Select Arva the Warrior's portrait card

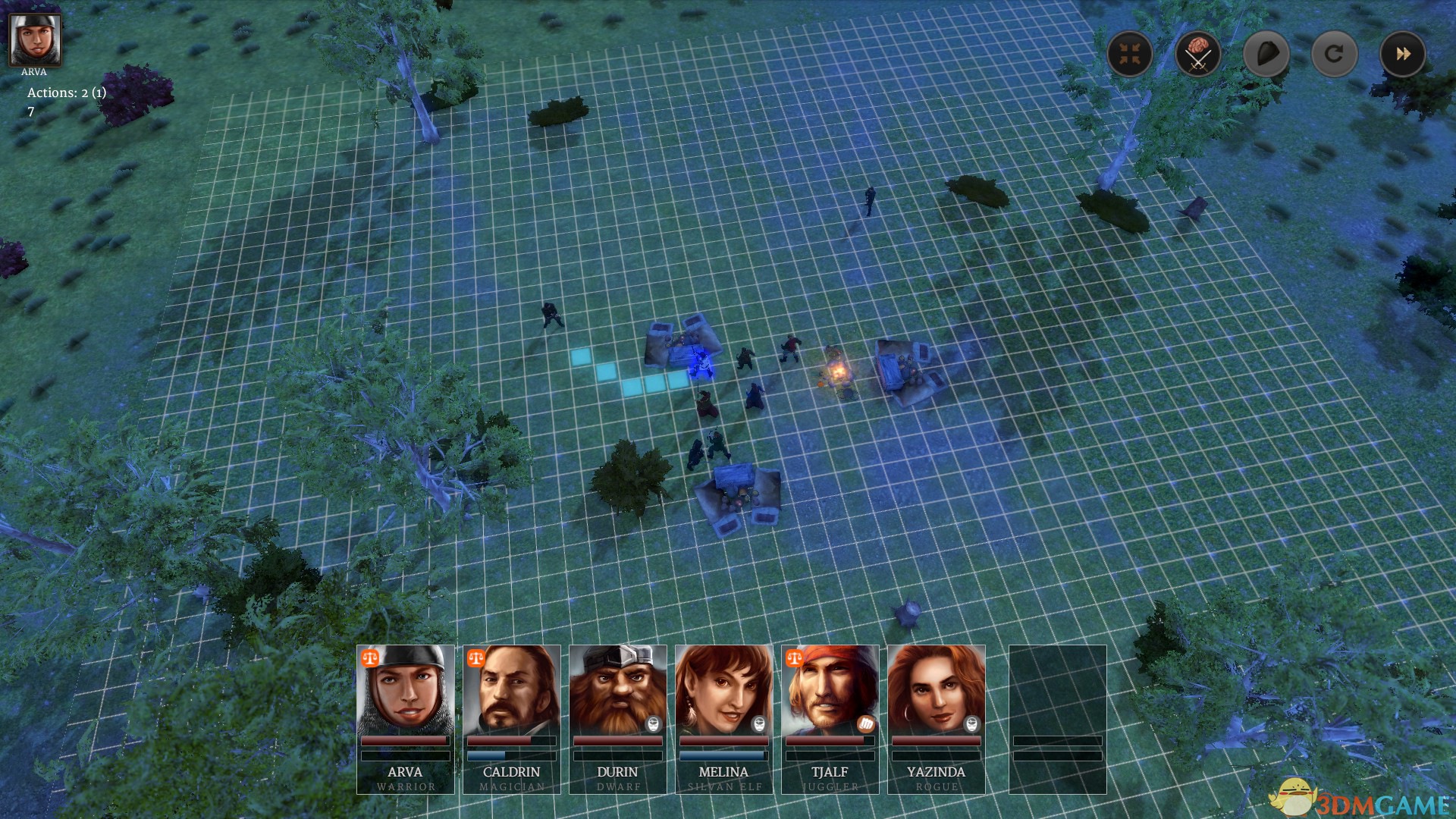[x=405, y=718]
